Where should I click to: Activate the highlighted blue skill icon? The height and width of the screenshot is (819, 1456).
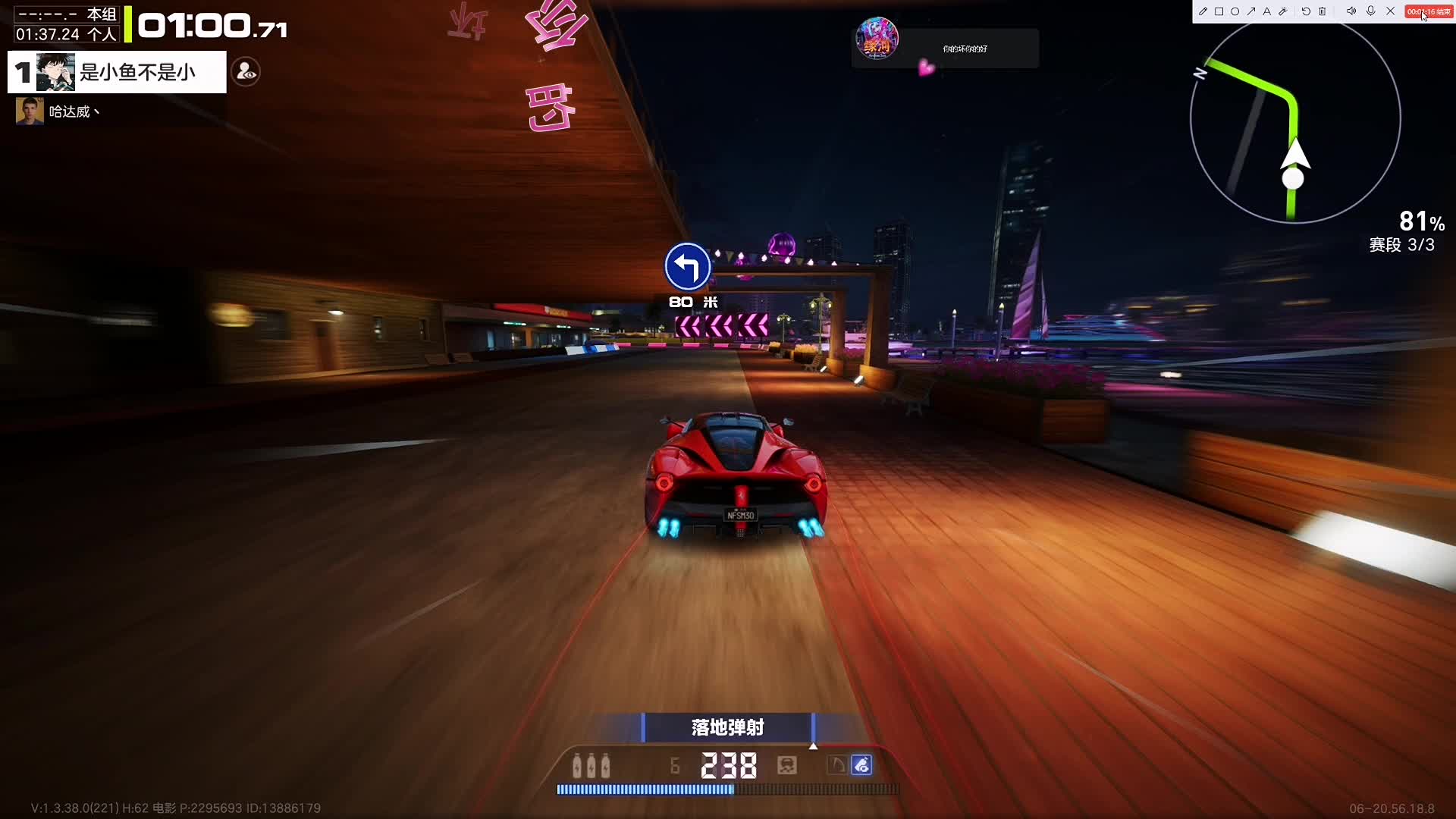click(x=861, y=765)
